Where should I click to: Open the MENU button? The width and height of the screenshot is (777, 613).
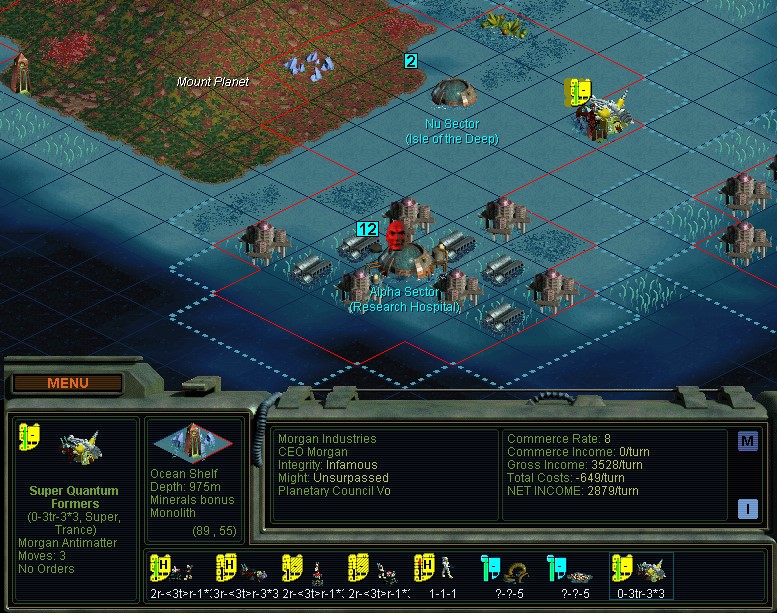[67, 383]
